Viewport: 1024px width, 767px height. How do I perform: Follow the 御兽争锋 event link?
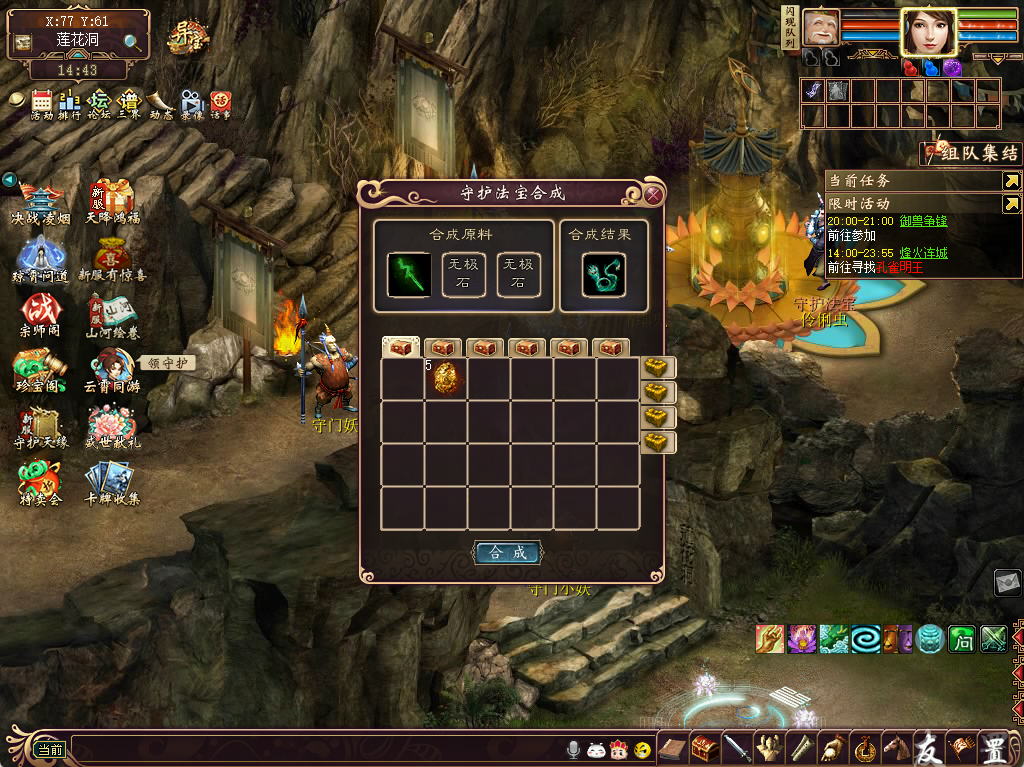point(923,221)
